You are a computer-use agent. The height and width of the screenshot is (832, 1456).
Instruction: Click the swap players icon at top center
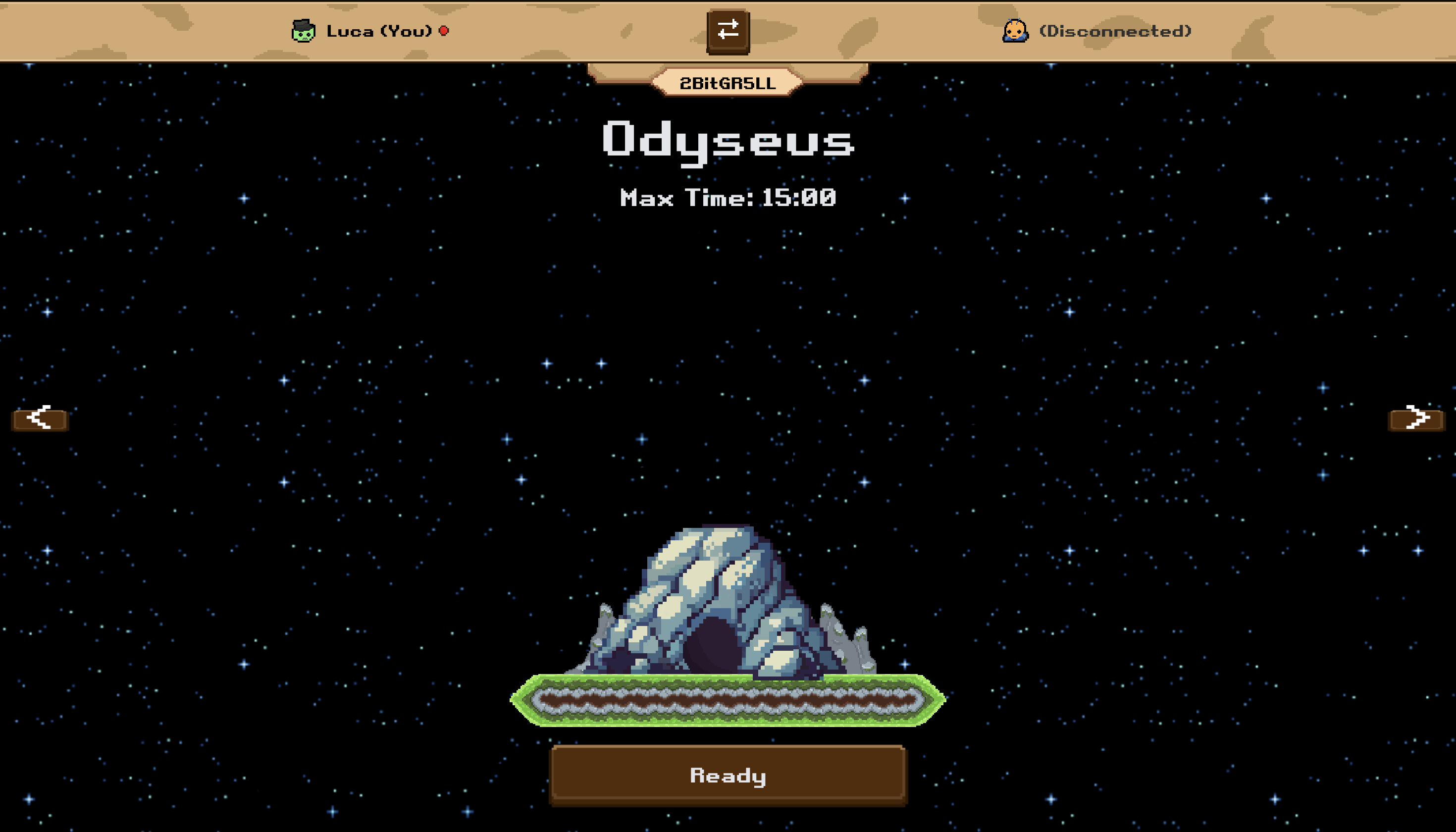pyautogui.click(x=728, y=31)
